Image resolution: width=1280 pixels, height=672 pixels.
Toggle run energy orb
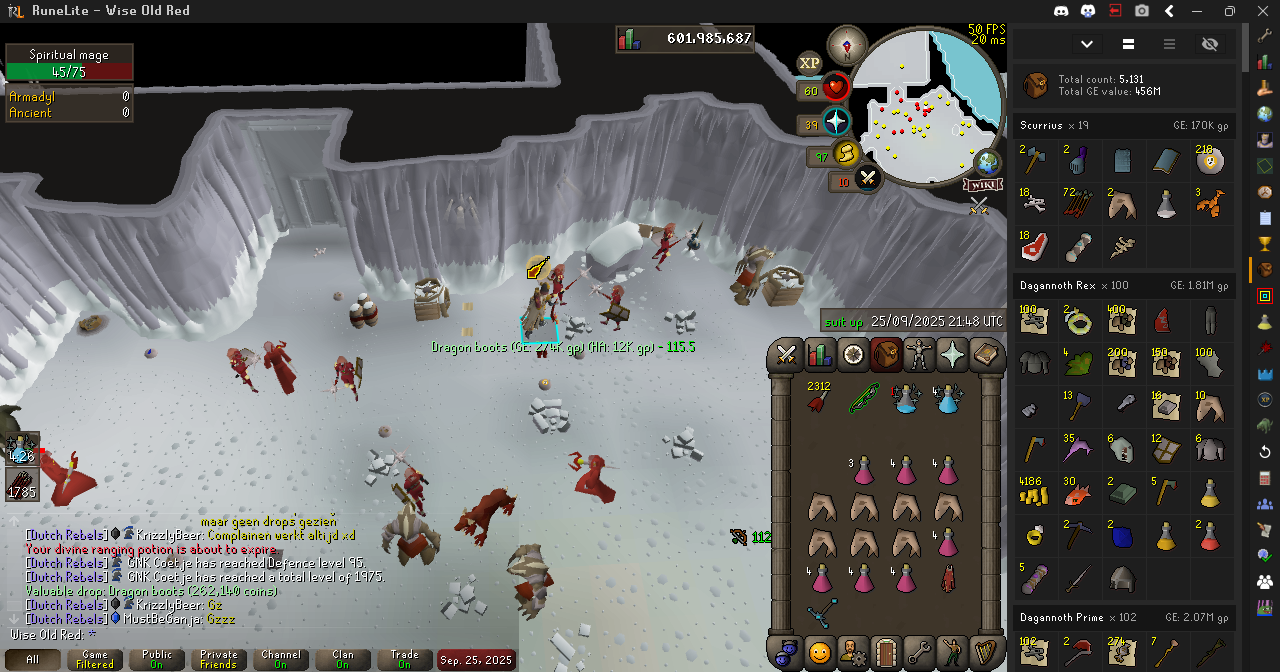tap(846, 154)
